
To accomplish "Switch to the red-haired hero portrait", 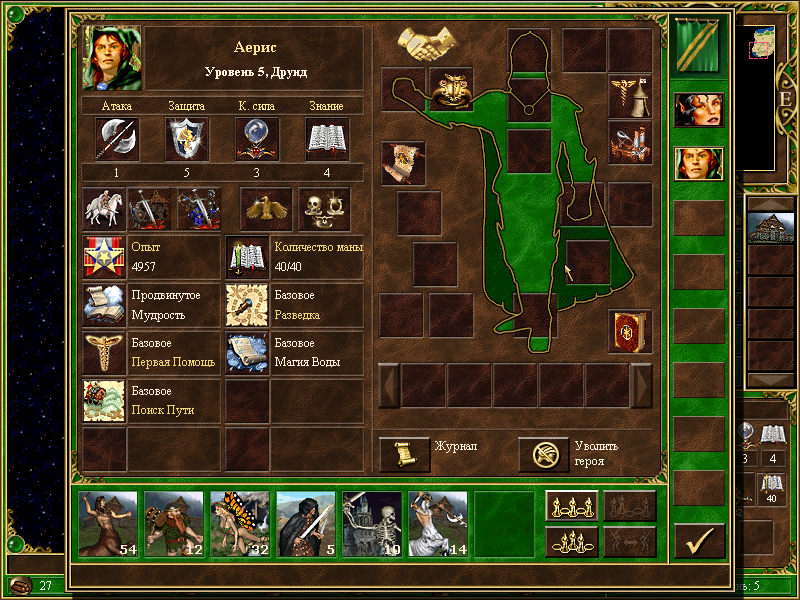I will [698, 109].
